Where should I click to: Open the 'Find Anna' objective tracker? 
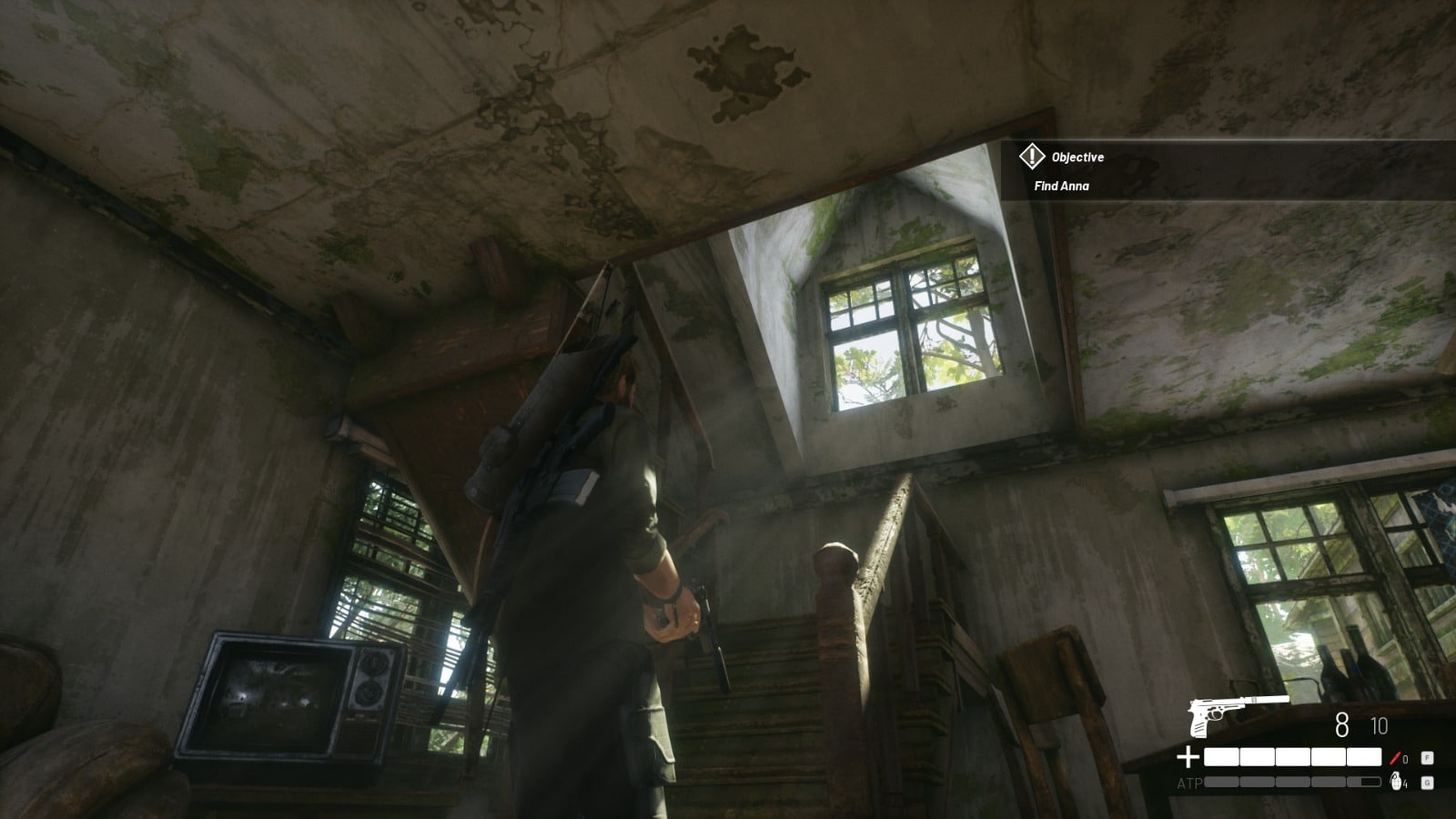coord(1061,186)
